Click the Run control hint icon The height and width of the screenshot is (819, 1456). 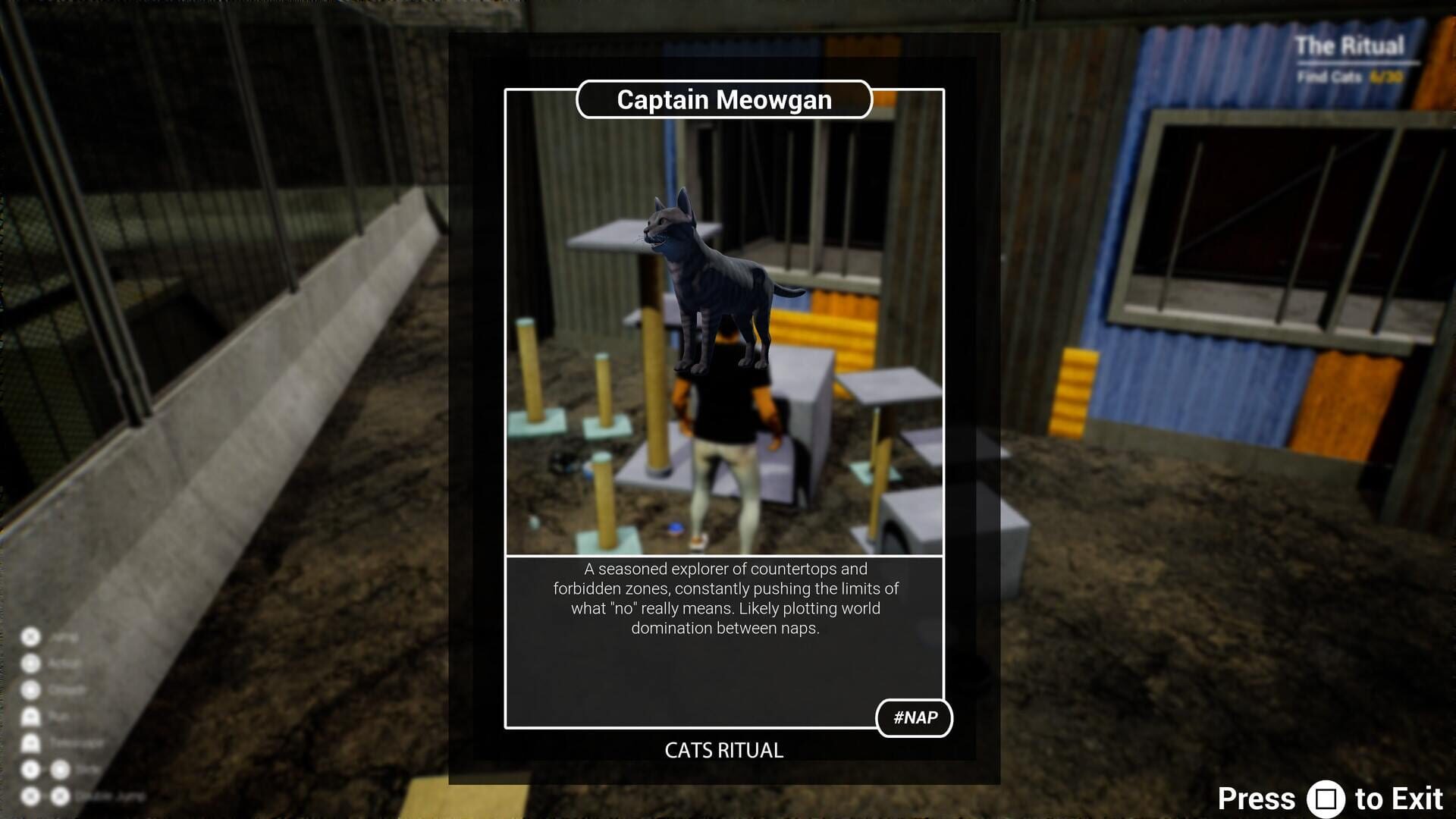(x=30, y=717)
